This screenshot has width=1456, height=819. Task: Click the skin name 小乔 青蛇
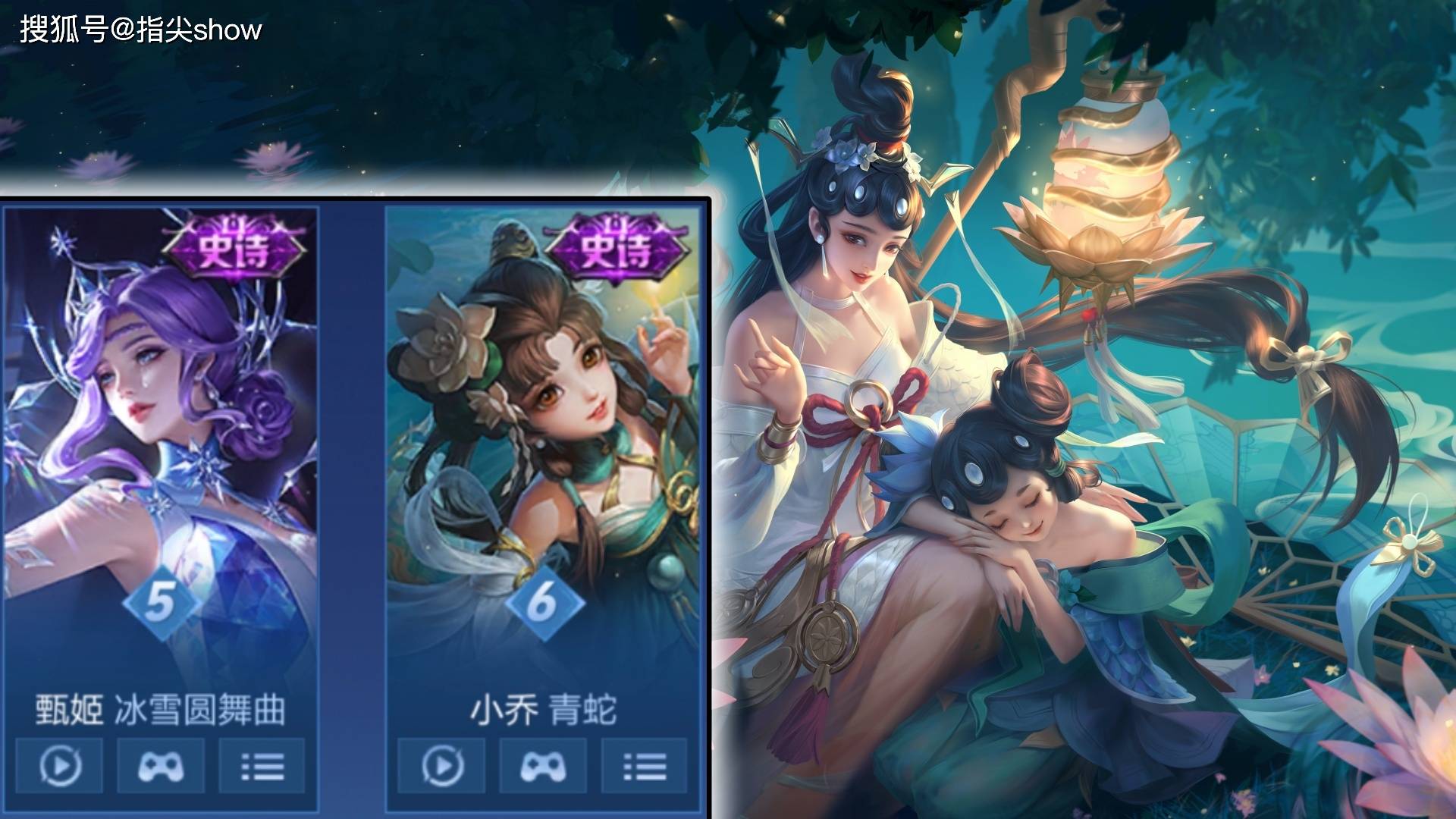click(540, 707)
